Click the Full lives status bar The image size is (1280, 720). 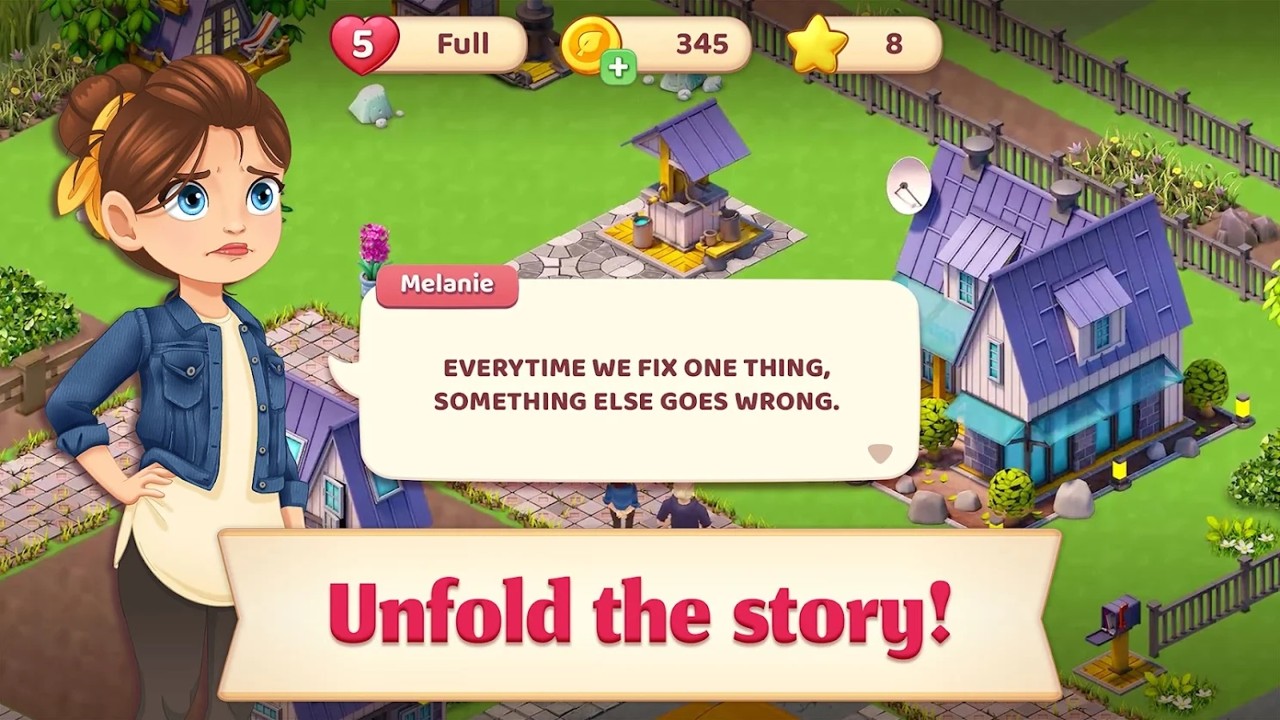[x=460, y=43]
